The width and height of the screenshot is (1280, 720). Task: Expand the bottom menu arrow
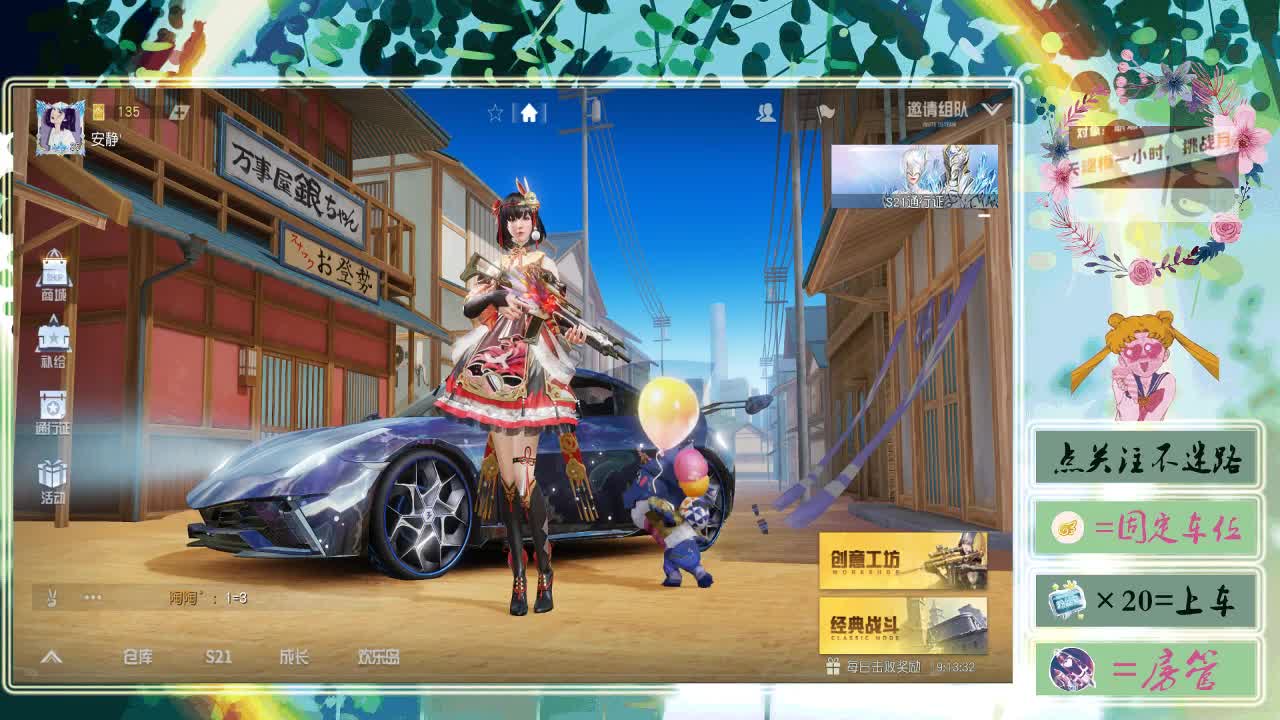pos(50,660)
